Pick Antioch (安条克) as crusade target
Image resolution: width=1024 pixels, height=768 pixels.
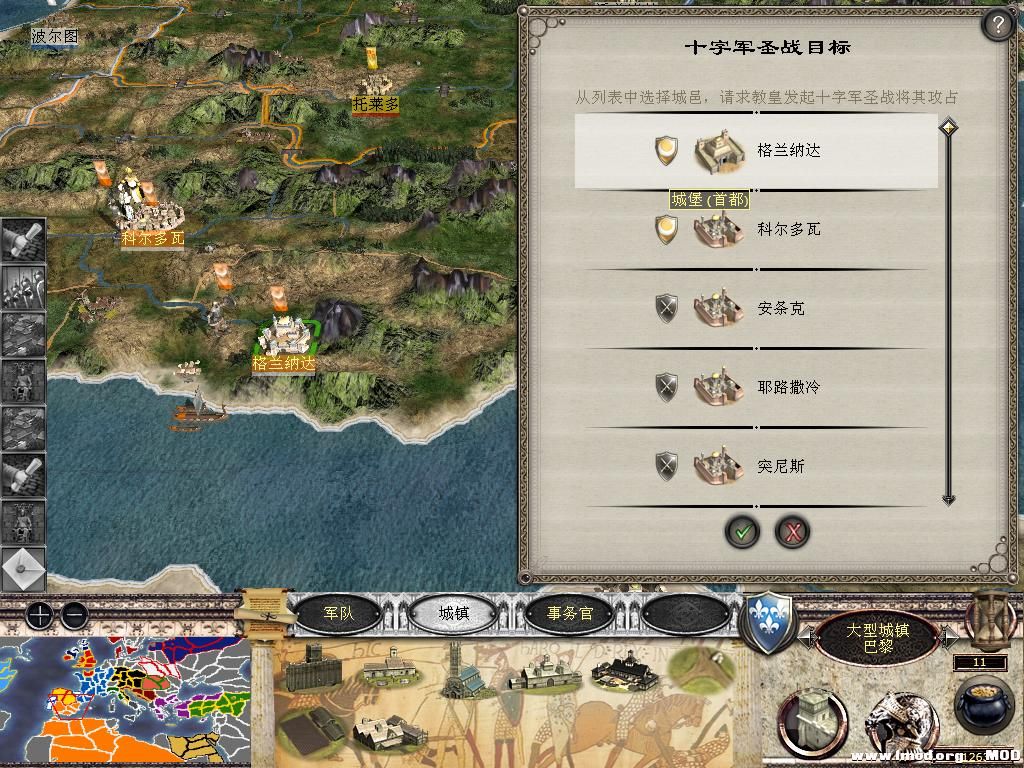[756, 308]
